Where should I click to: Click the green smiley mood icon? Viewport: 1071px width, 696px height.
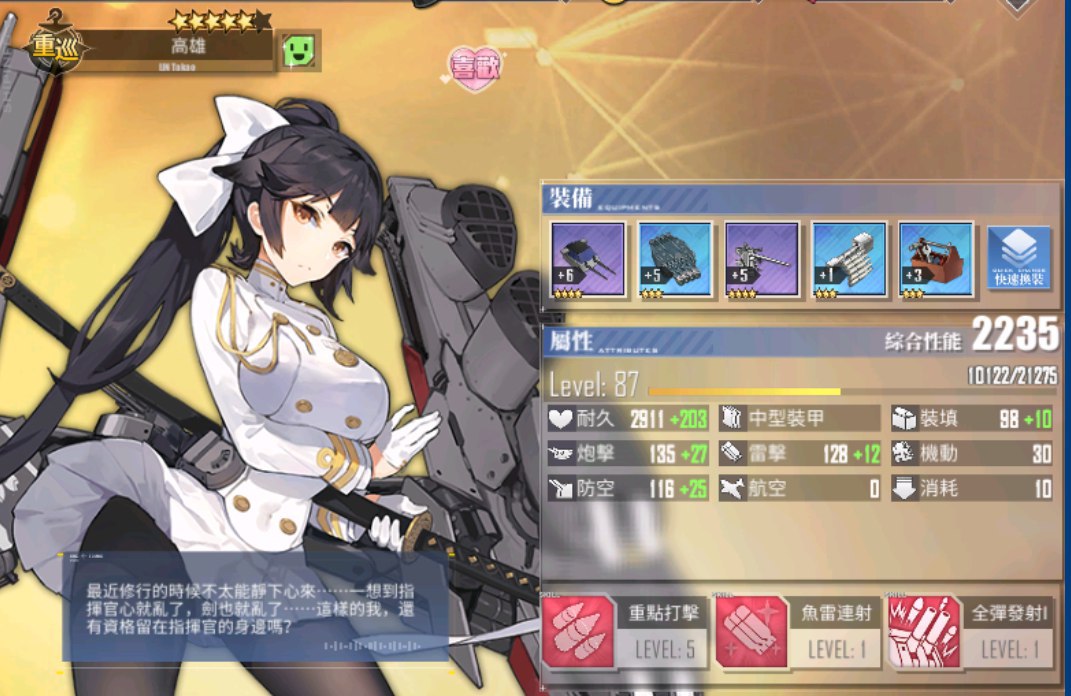click(x=298, y=49)
